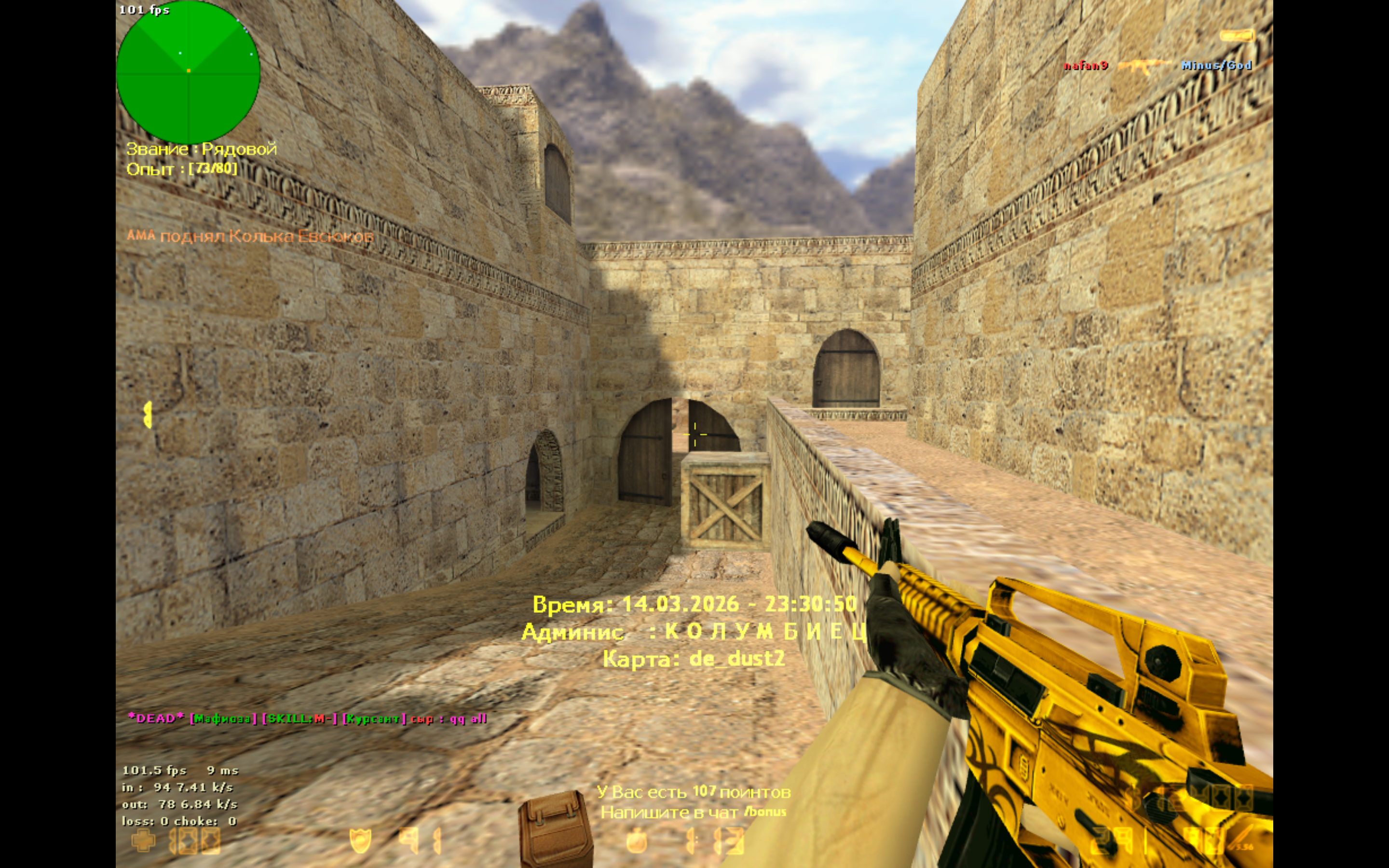Select the health cross icon
Screen dimensions: 1389x868
click(143, 841)
